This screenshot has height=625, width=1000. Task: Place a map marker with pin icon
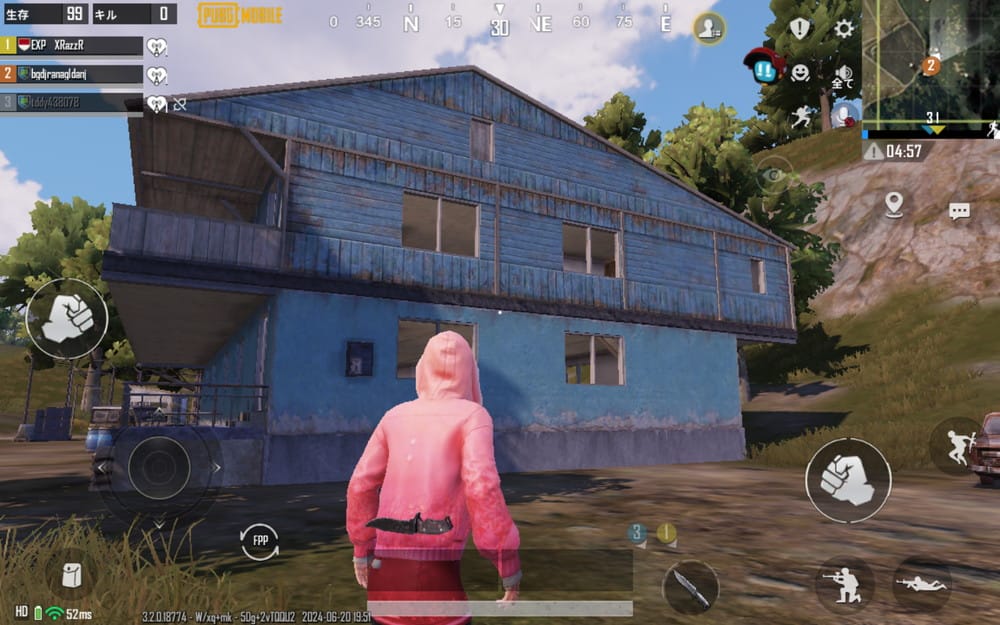tap(893, 204)
